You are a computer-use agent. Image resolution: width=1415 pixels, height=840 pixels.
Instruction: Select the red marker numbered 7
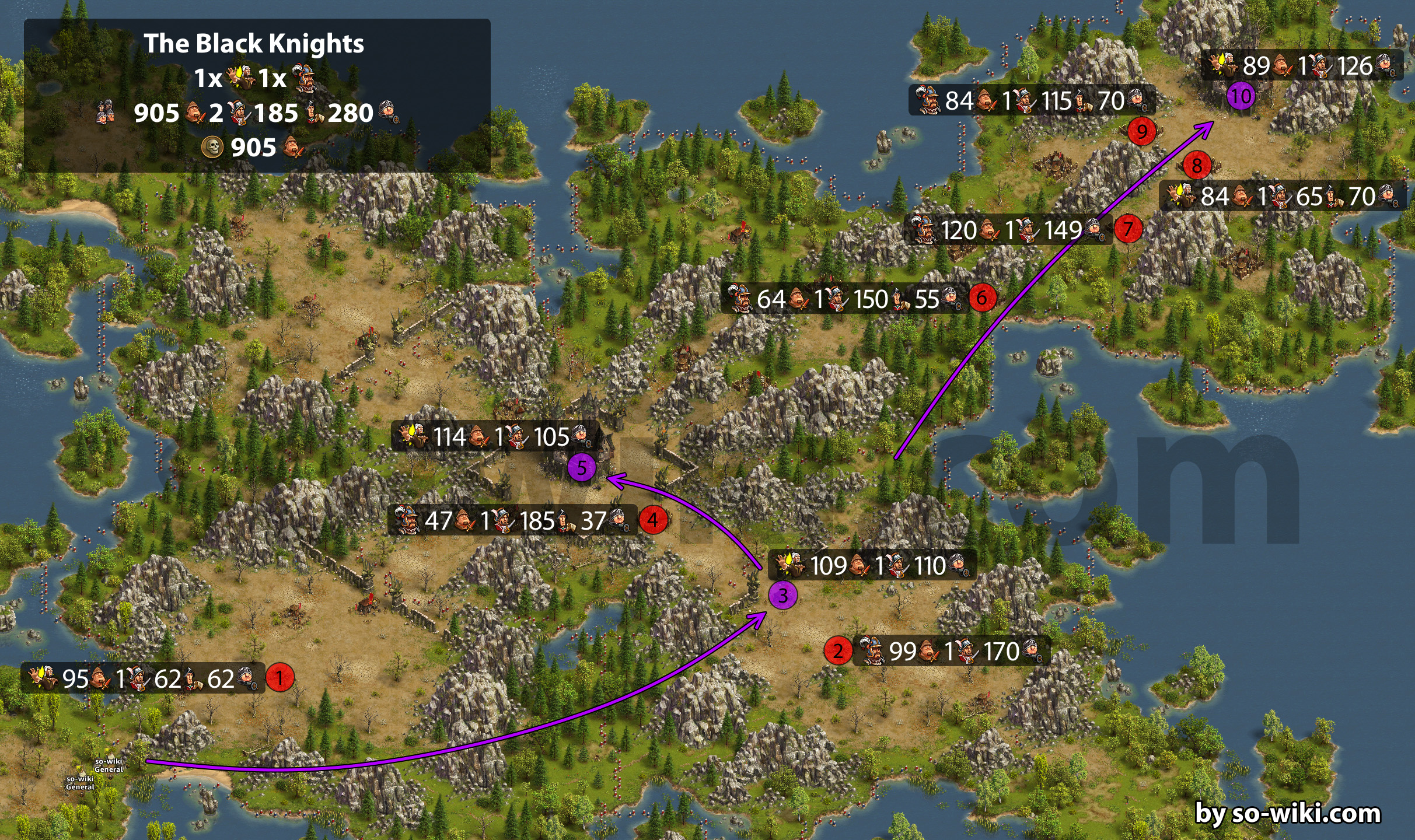click(1127, 229)
